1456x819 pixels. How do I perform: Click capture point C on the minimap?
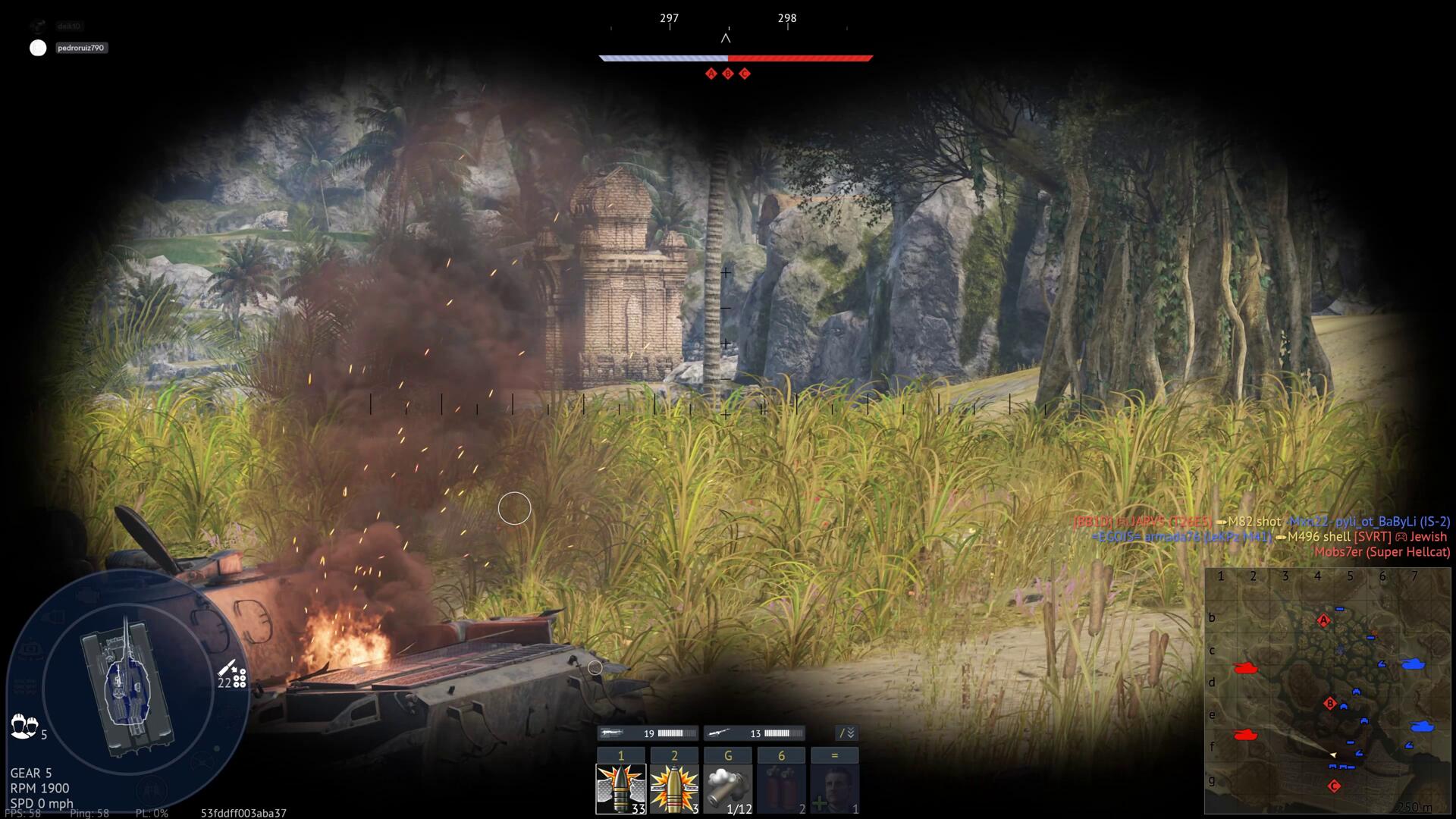[1335, 786]
